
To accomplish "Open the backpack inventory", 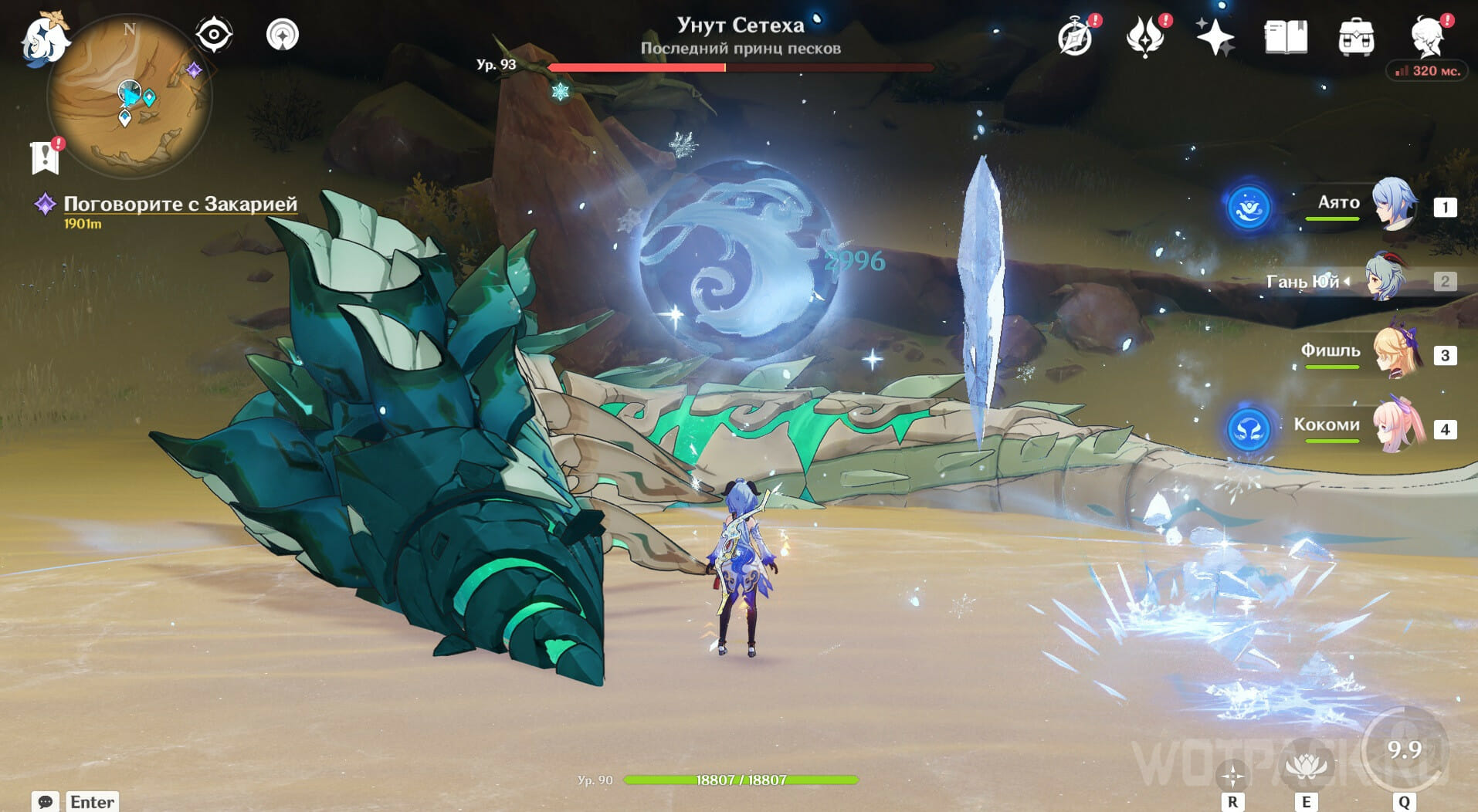I will tap(1356, 37).
